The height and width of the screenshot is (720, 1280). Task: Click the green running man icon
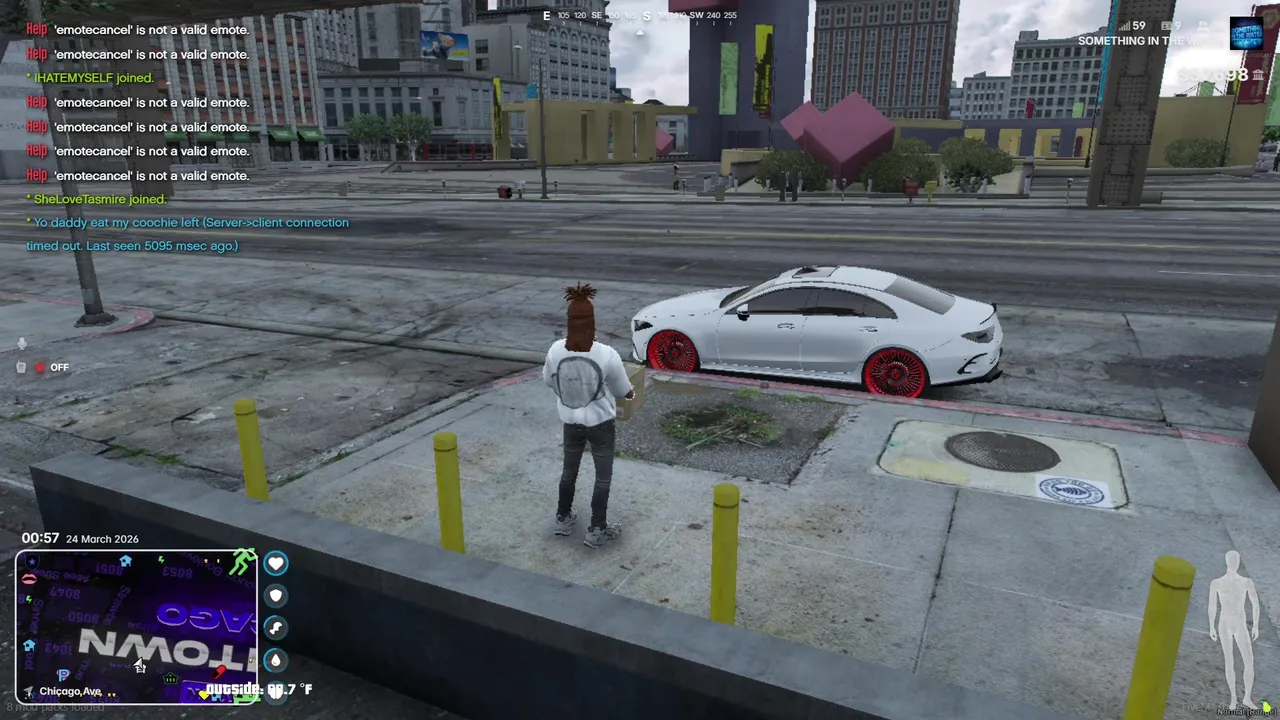click(x=242, y=563)
